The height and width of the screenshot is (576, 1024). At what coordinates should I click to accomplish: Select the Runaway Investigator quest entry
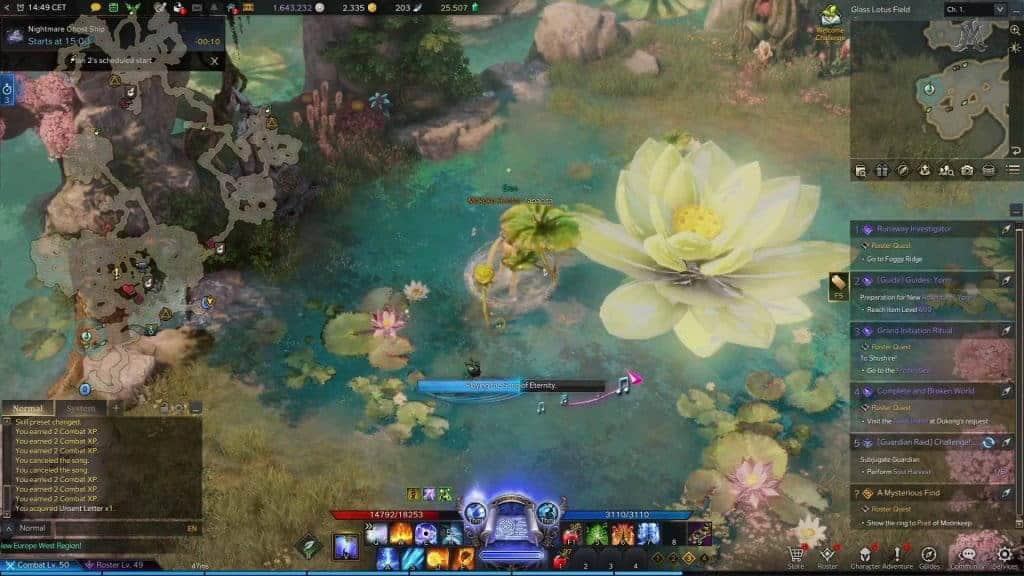coord(915,229)
